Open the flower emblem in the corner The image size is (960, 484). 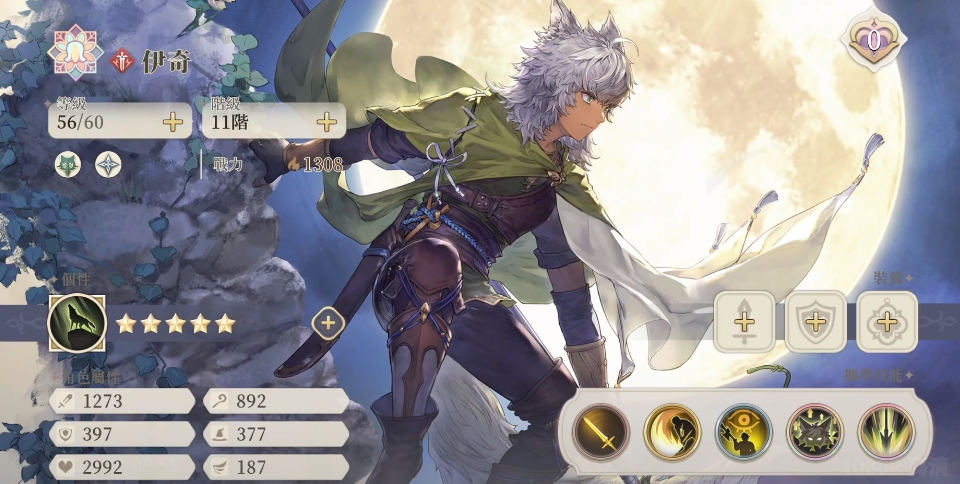(77, 52)
